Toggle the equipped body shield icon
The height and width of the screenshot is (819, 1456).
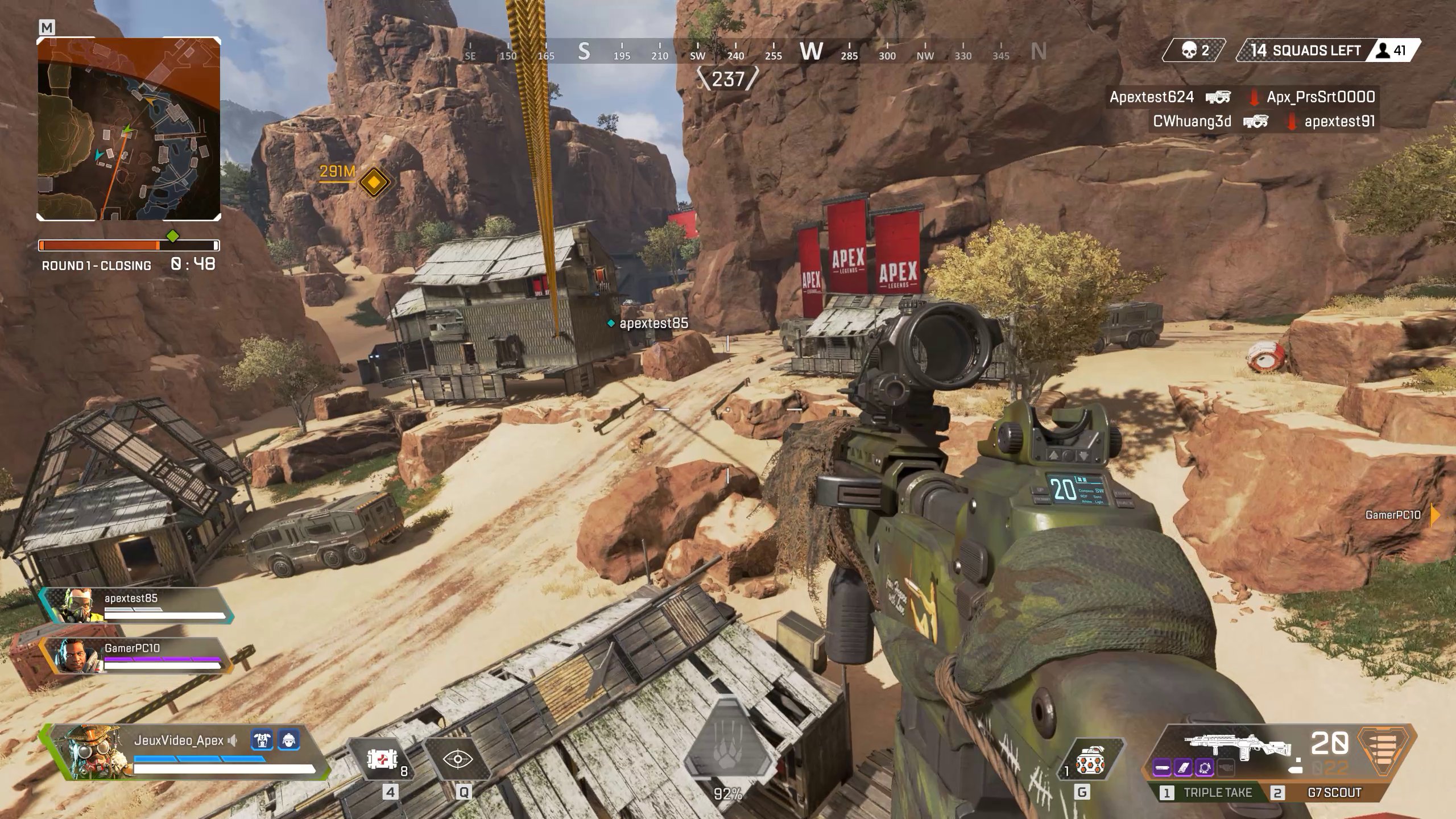pos(262,740)
